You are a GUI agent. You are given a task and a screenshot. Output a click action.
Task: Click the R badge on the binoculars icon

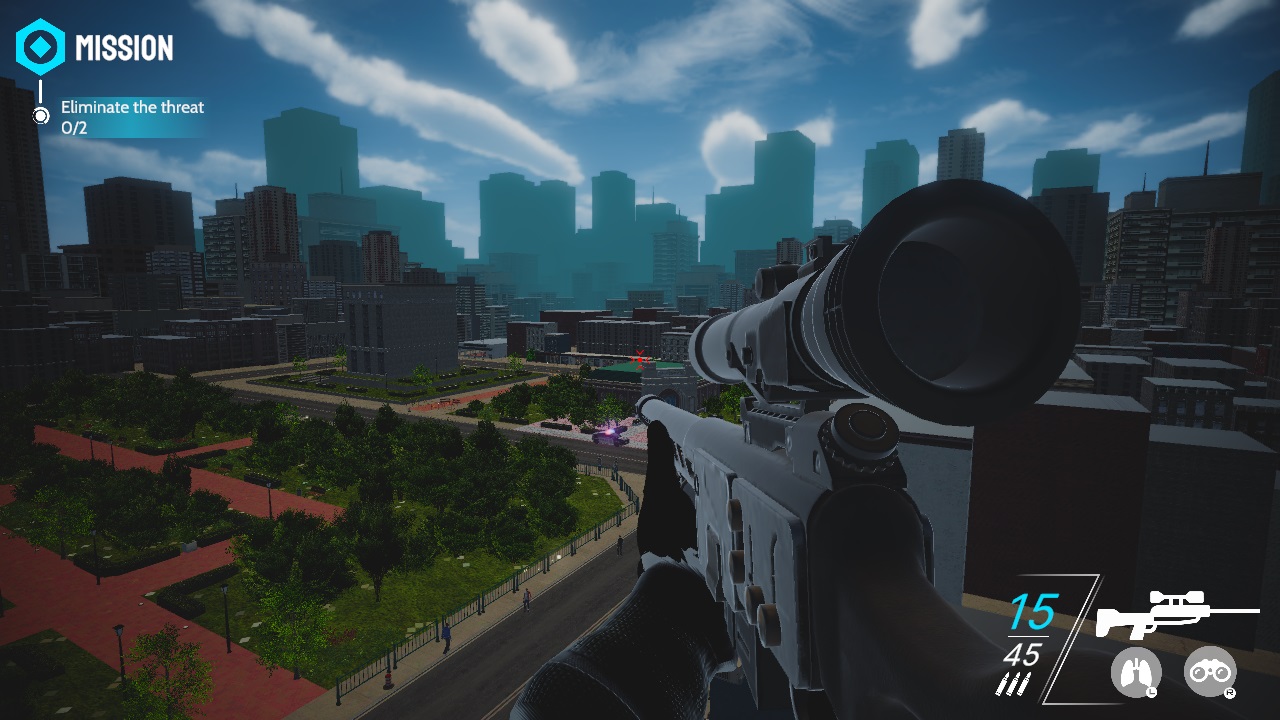pyautogui.click(x=1231, y=692)
